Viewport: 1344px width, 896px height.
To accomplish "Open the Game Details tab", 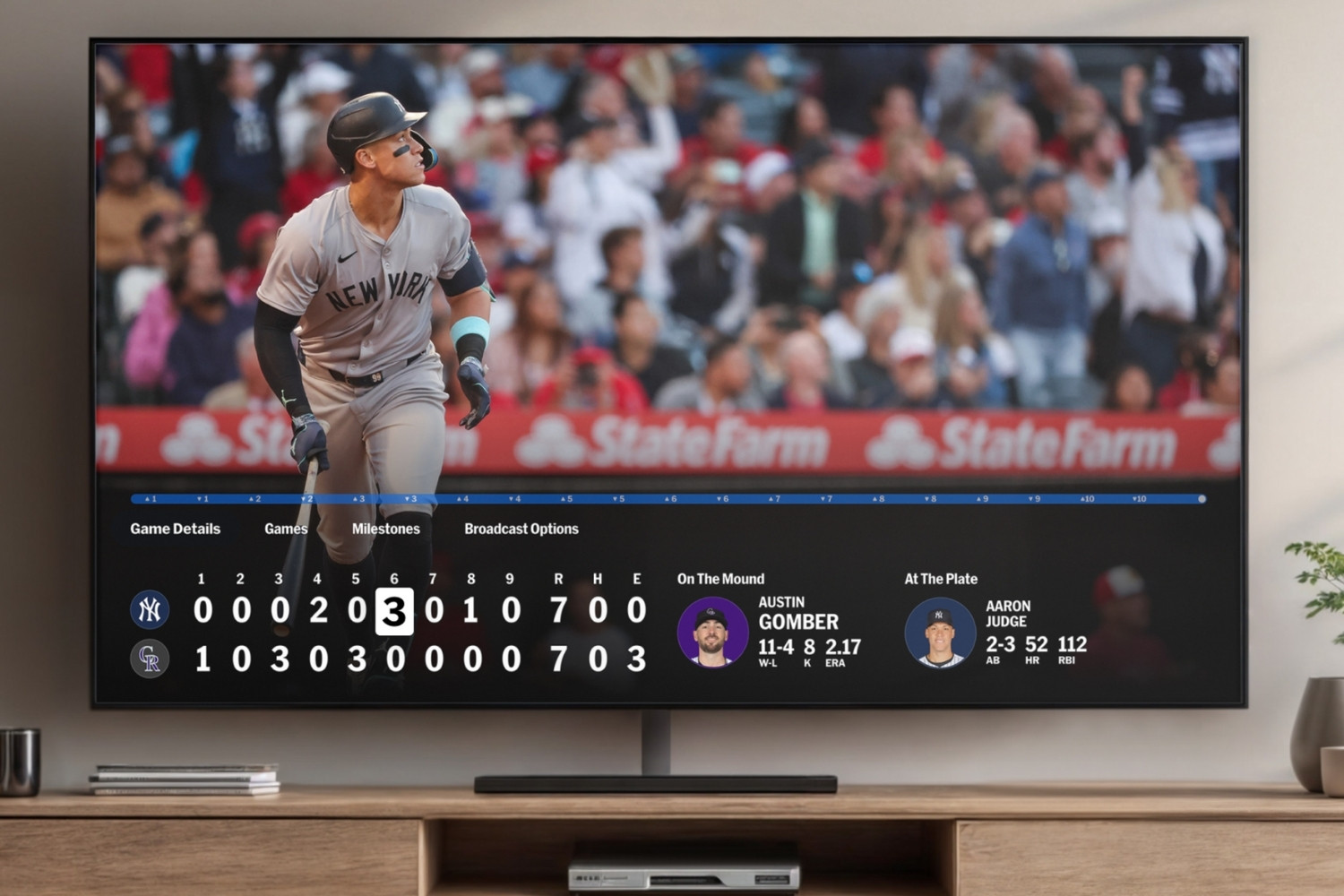I will (175, 529).
